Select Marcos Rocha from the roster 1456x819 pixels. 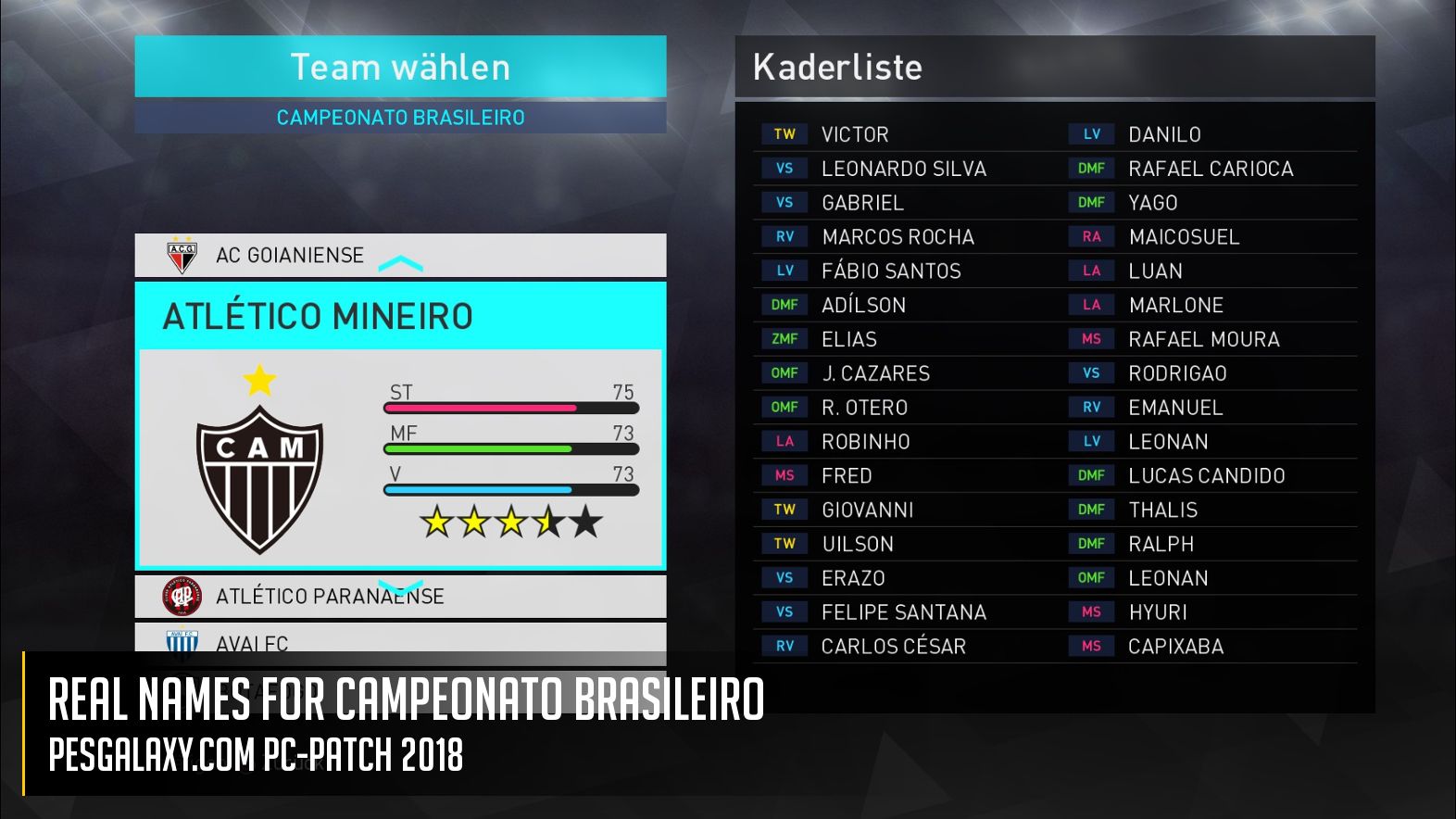point(897,237)
